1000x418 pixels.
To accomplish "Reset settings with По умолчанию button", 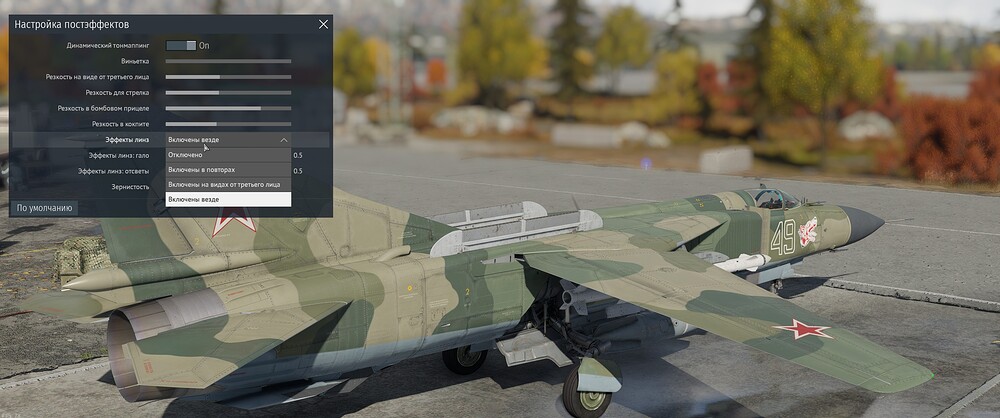I will pos(44,208).
